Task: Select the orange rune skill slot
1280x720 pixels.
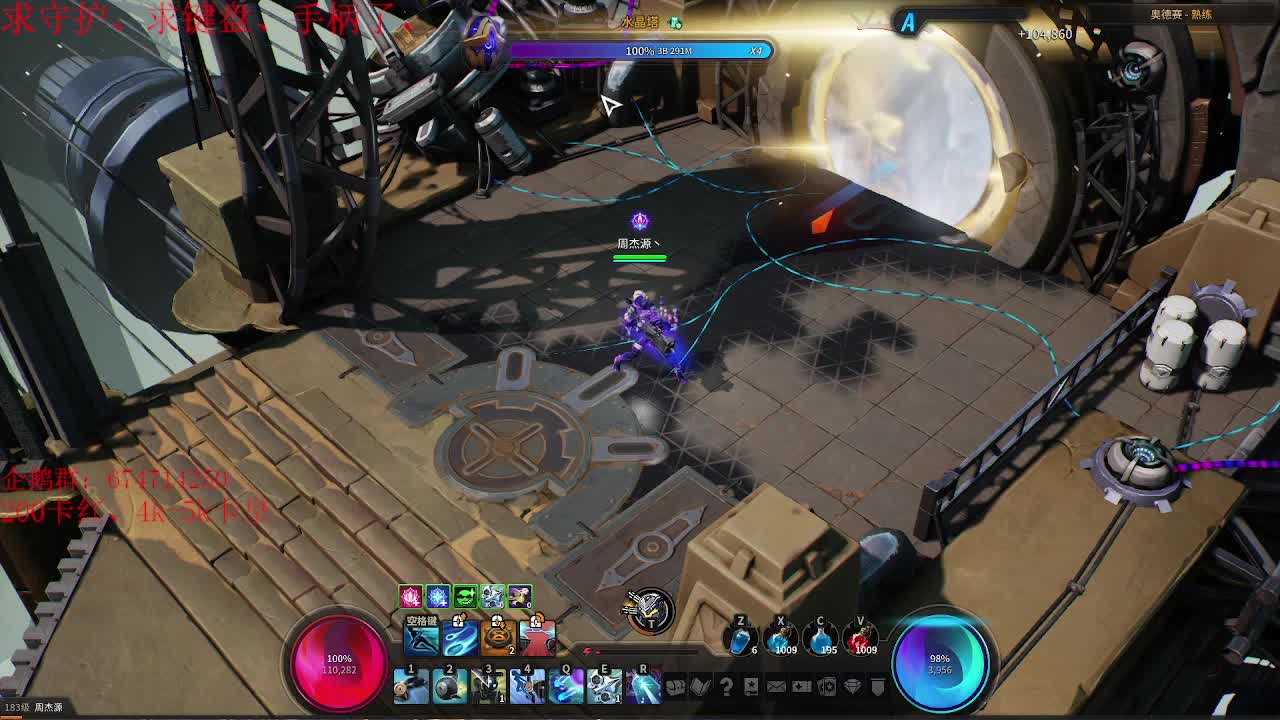Action: pos(498,637)
